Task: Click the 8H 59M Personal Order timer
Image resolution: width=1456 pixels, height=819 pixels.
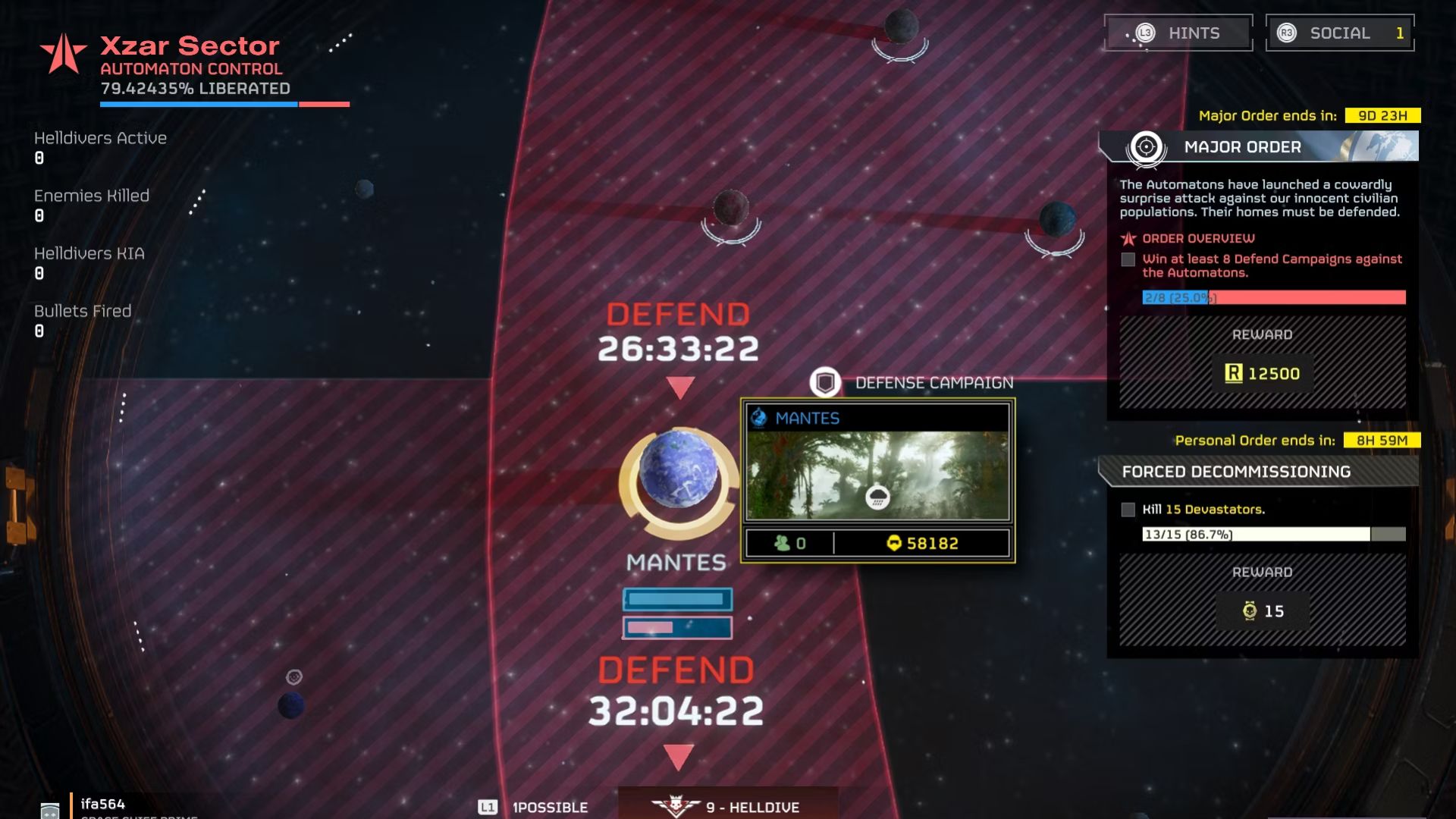Action: 1381,439
